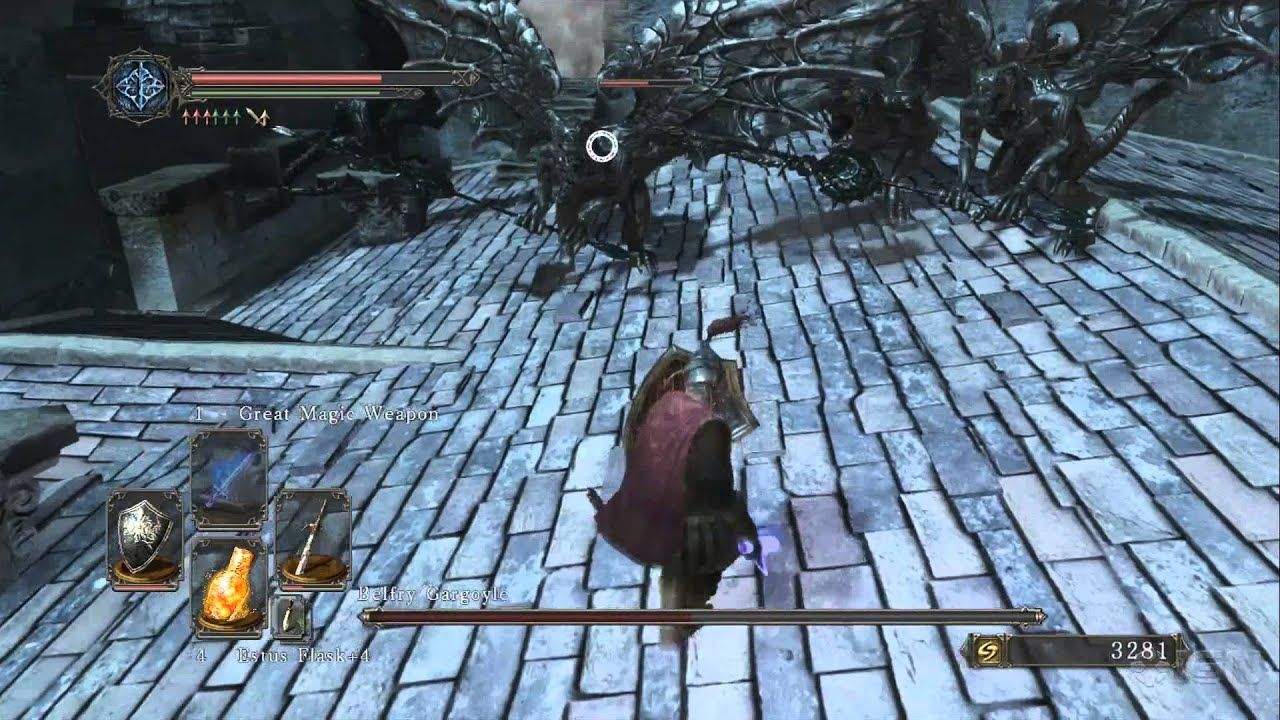Click the red stat-up arrow icons

pos(196,115)
